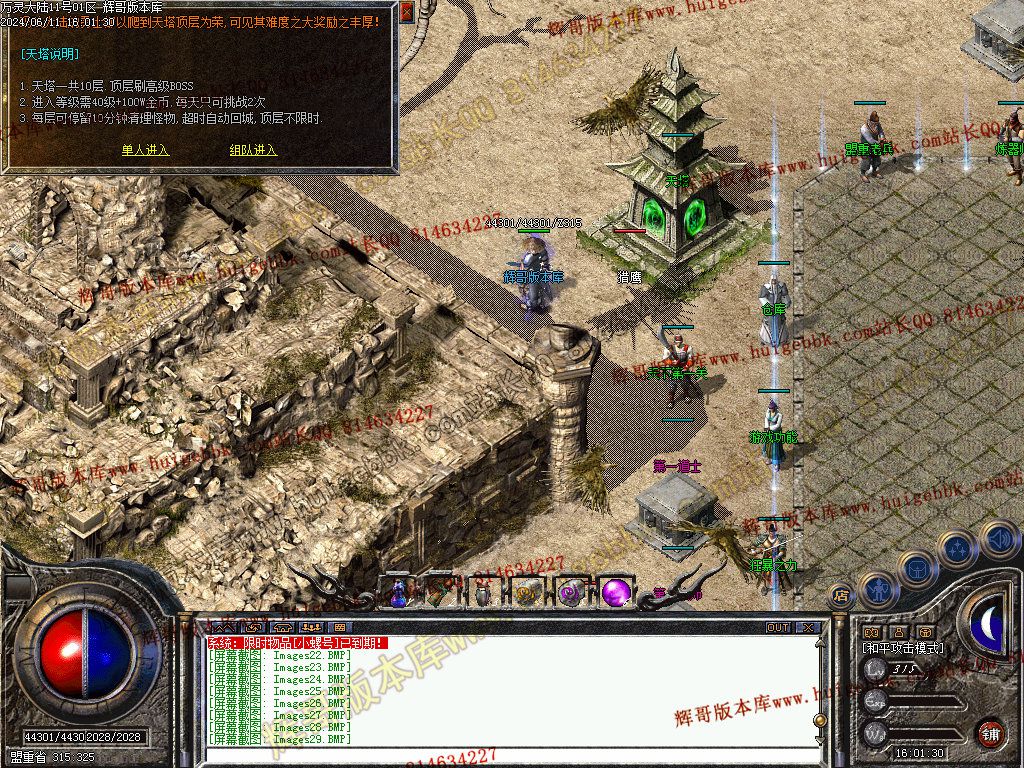Click the OUT button on the chat panel
The height and width of the screenshot is (768, 1024).
(x=777, y=628)
